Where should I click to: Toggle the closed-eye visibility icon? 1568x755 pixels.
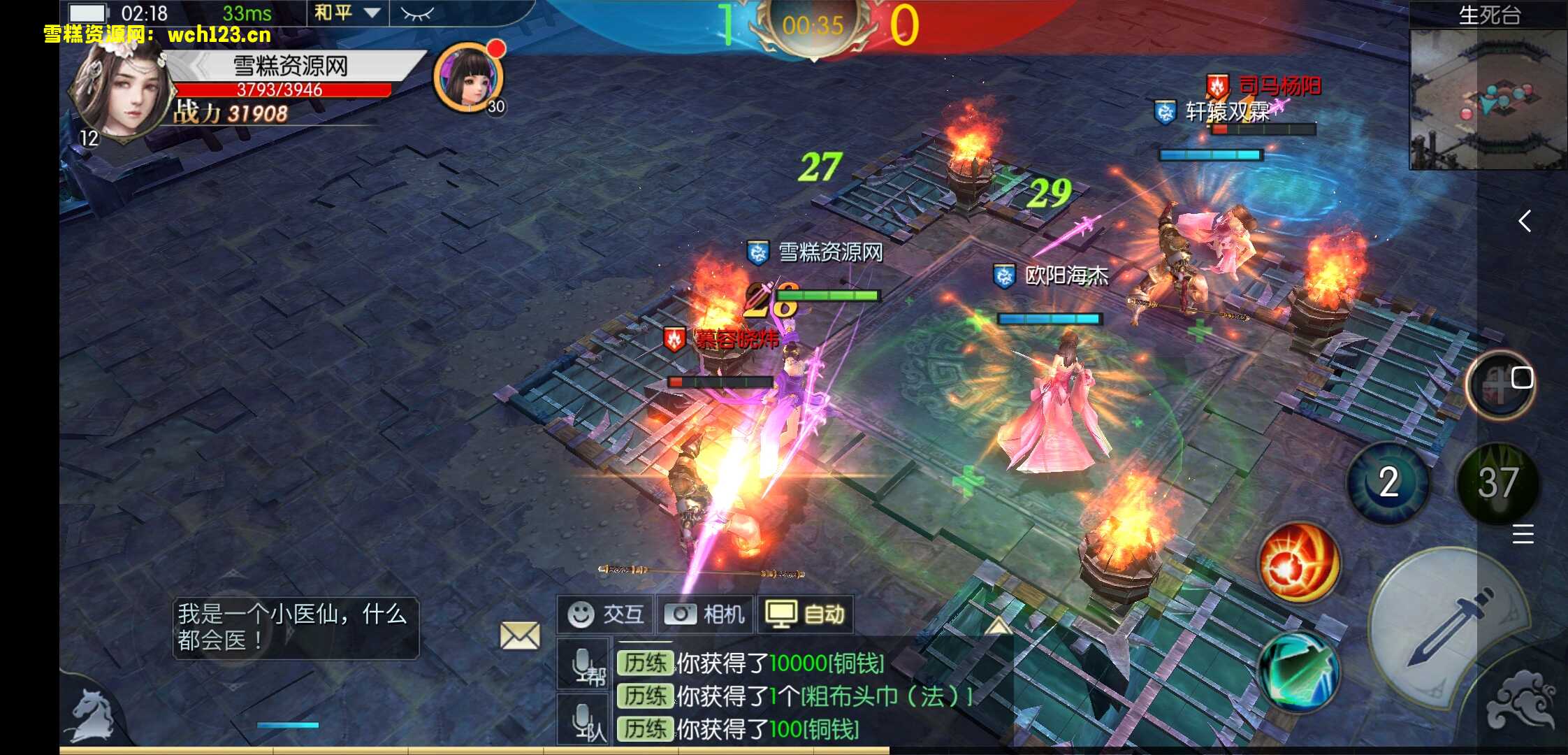tap(417, 13)
